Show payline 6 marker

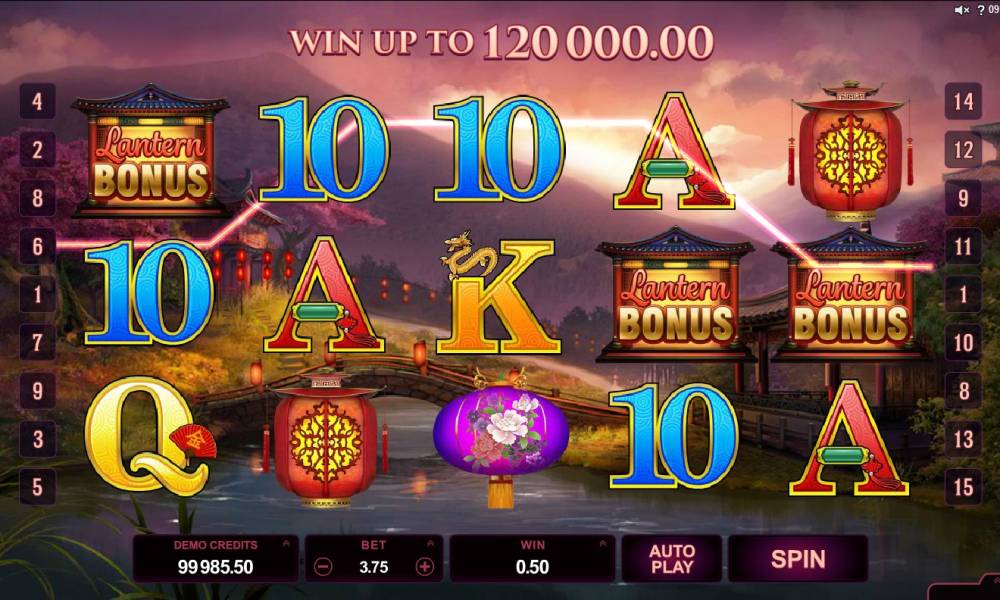(x=37, y=246)
